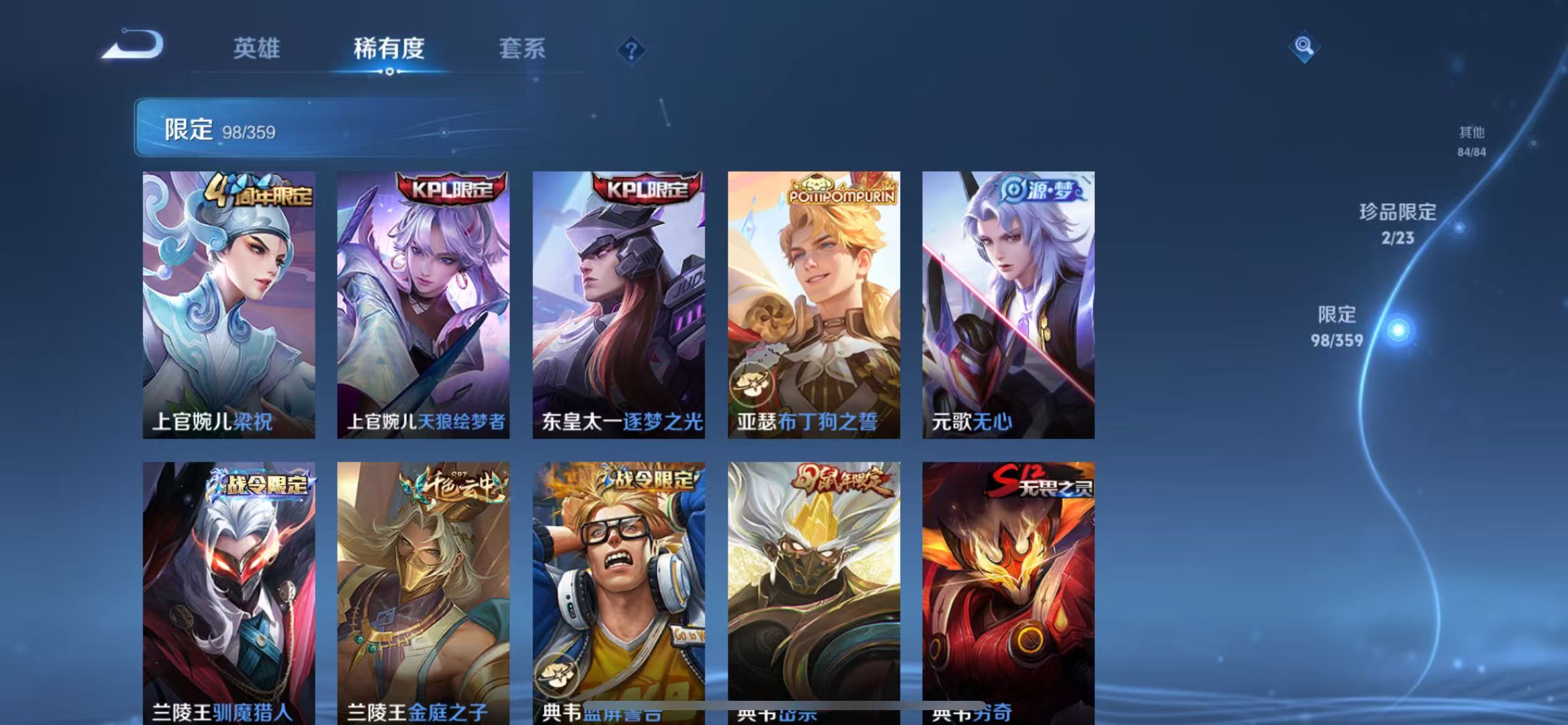Click the 稀有度 tab's underline indicator dot

[390, 72]
